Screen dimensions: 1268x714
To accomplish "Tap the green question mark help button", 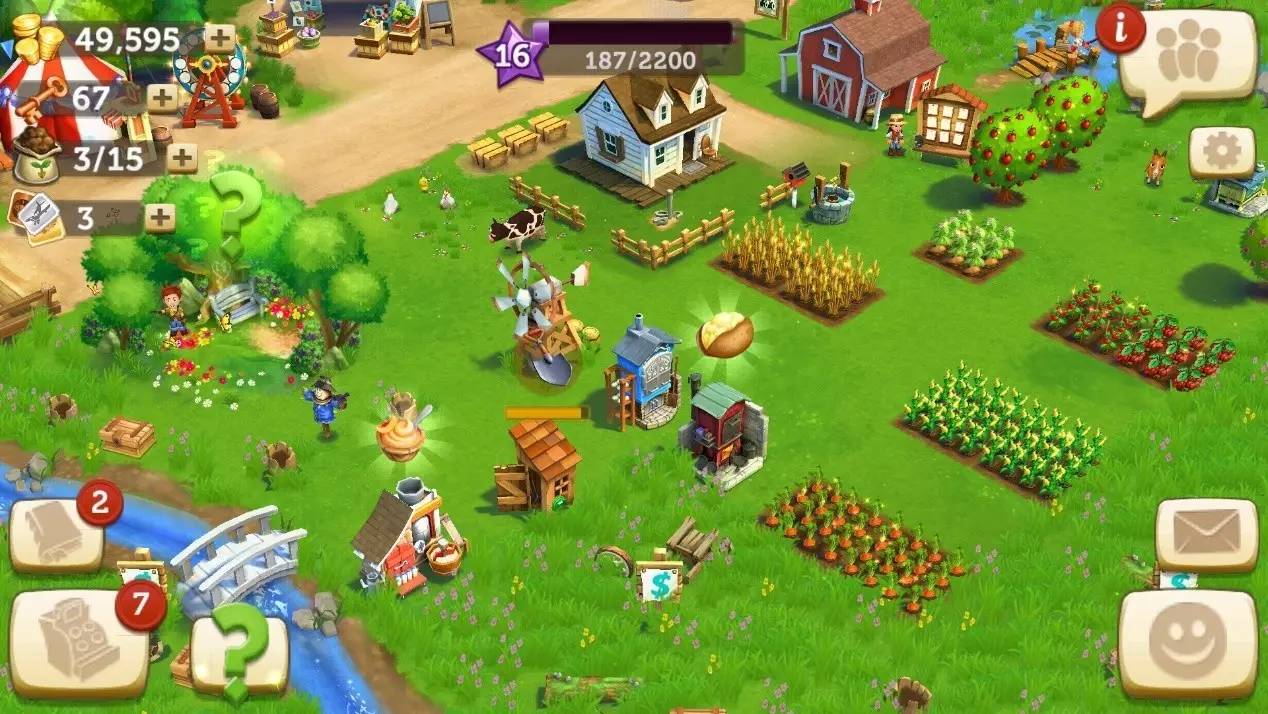I will 240,651.
